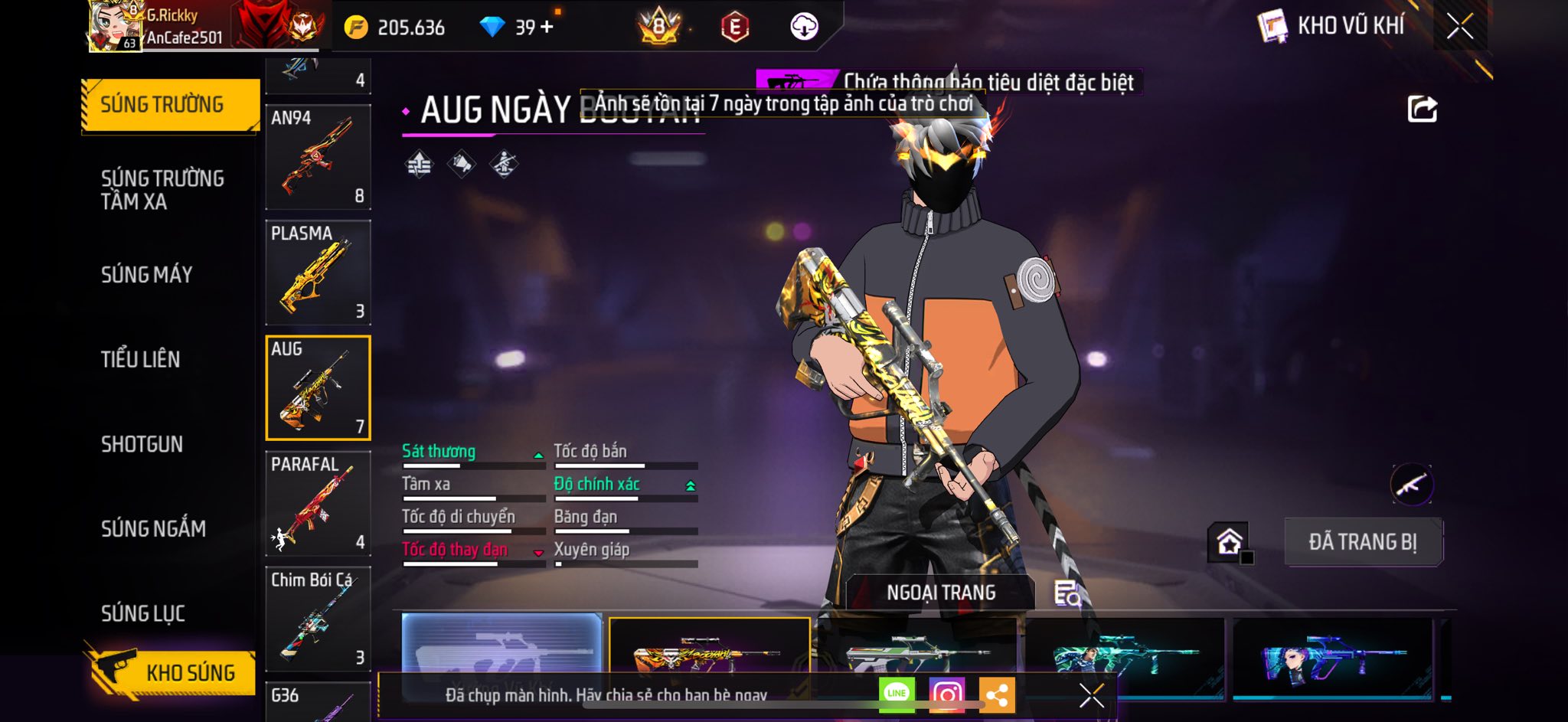Switch to the SHOTGUN category
Screen dimensions: 1568x722
click(x=142, y=444)
